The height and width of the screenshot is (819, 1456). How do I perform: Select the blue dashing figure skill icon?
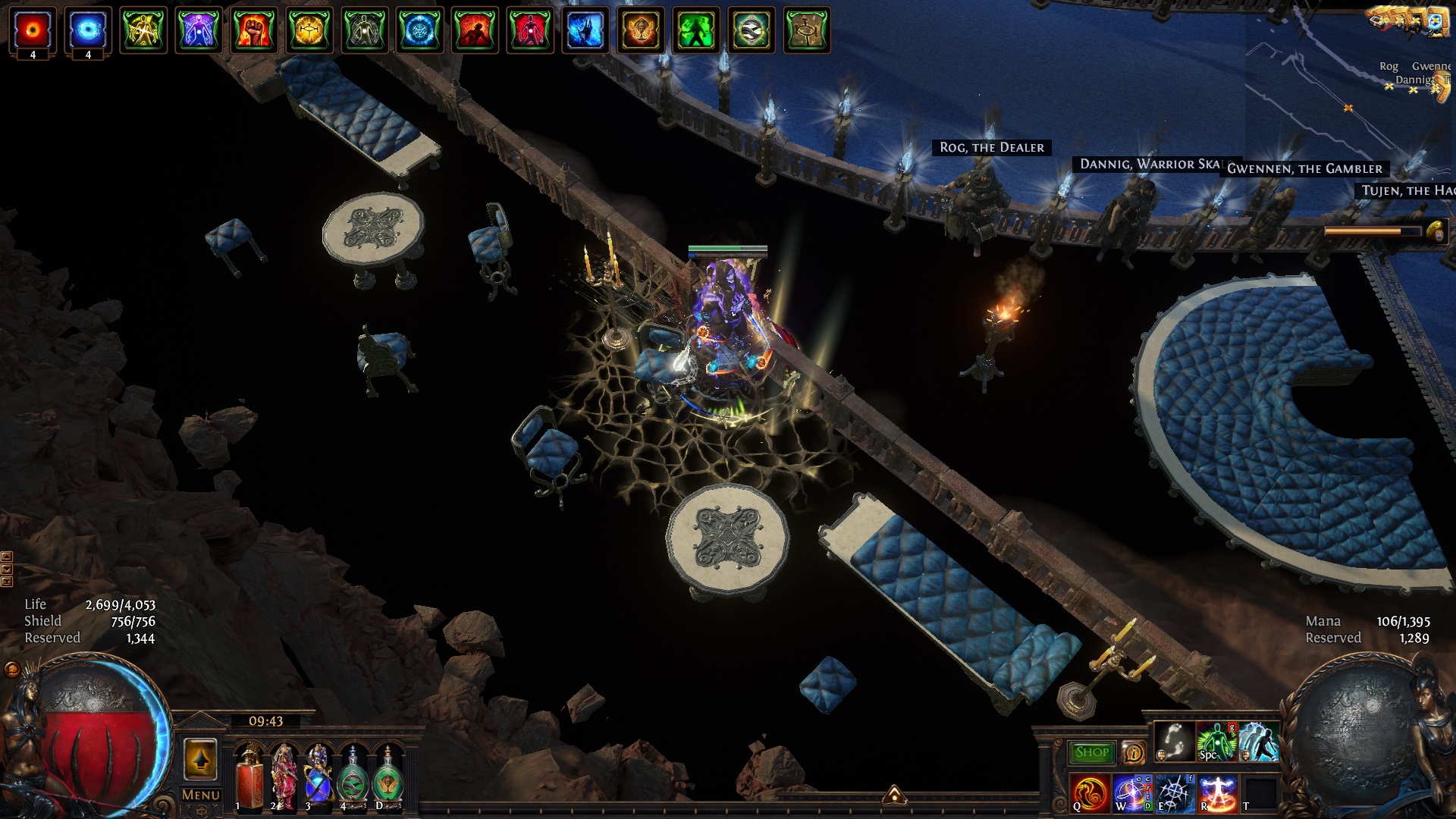click(x=1258, y=741)
